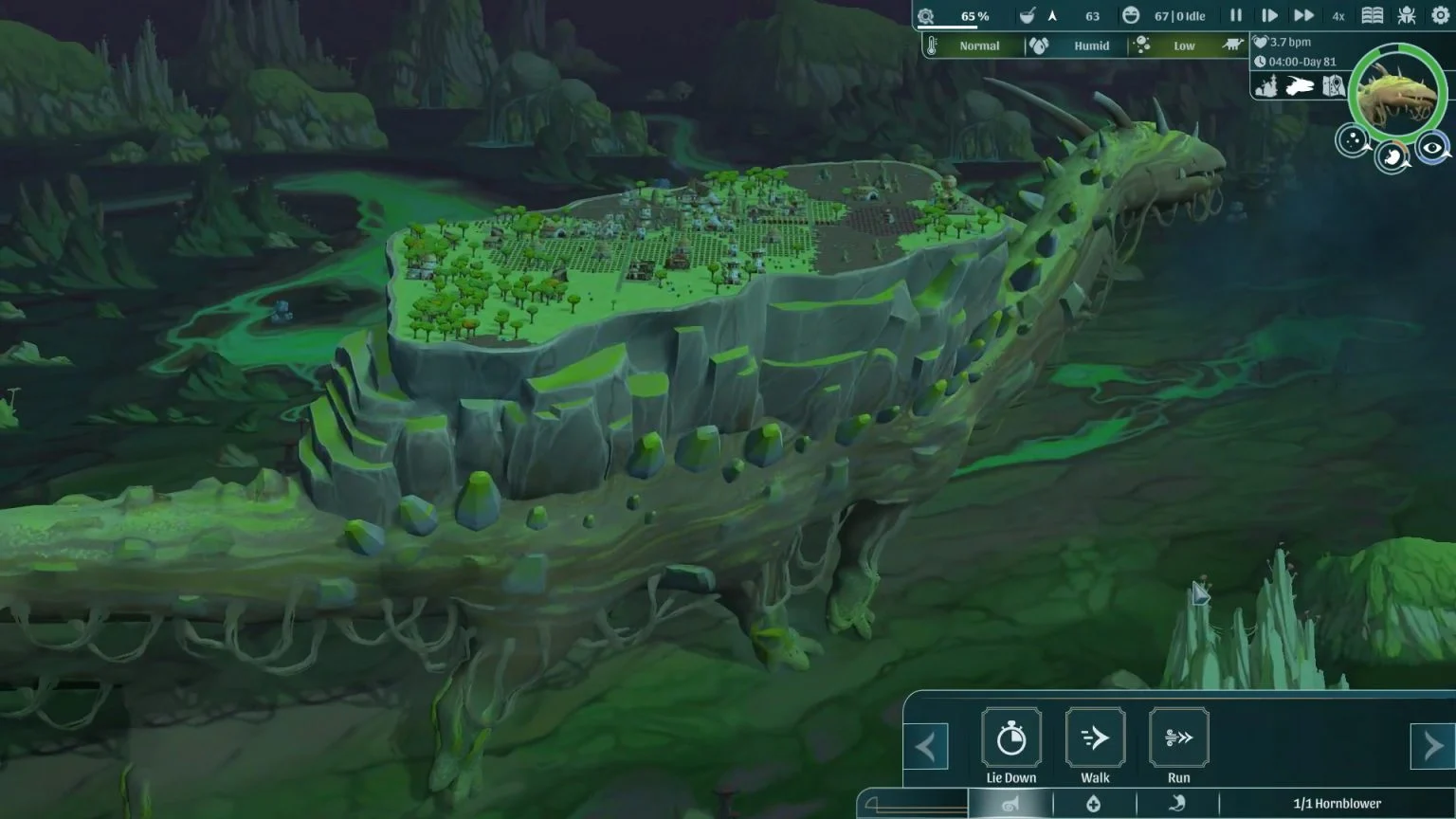Open the settings gear
This screenshot has width=1456, height=819.
click(x=1441, y=15)
